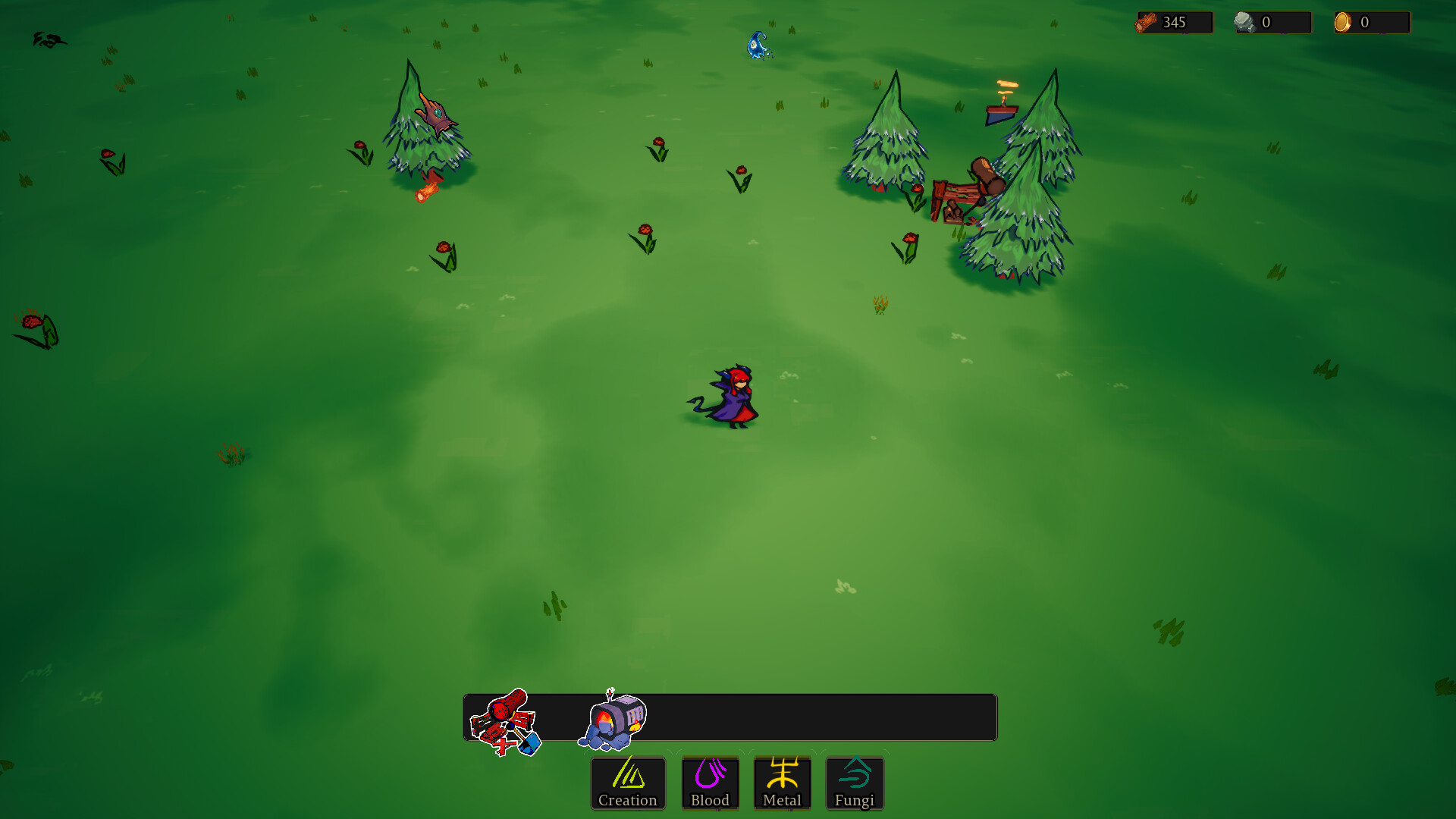The height and width of the screenshot is (819, 1456).
Task: Switch to the Fungi category tab
Action: coord(855,783)
